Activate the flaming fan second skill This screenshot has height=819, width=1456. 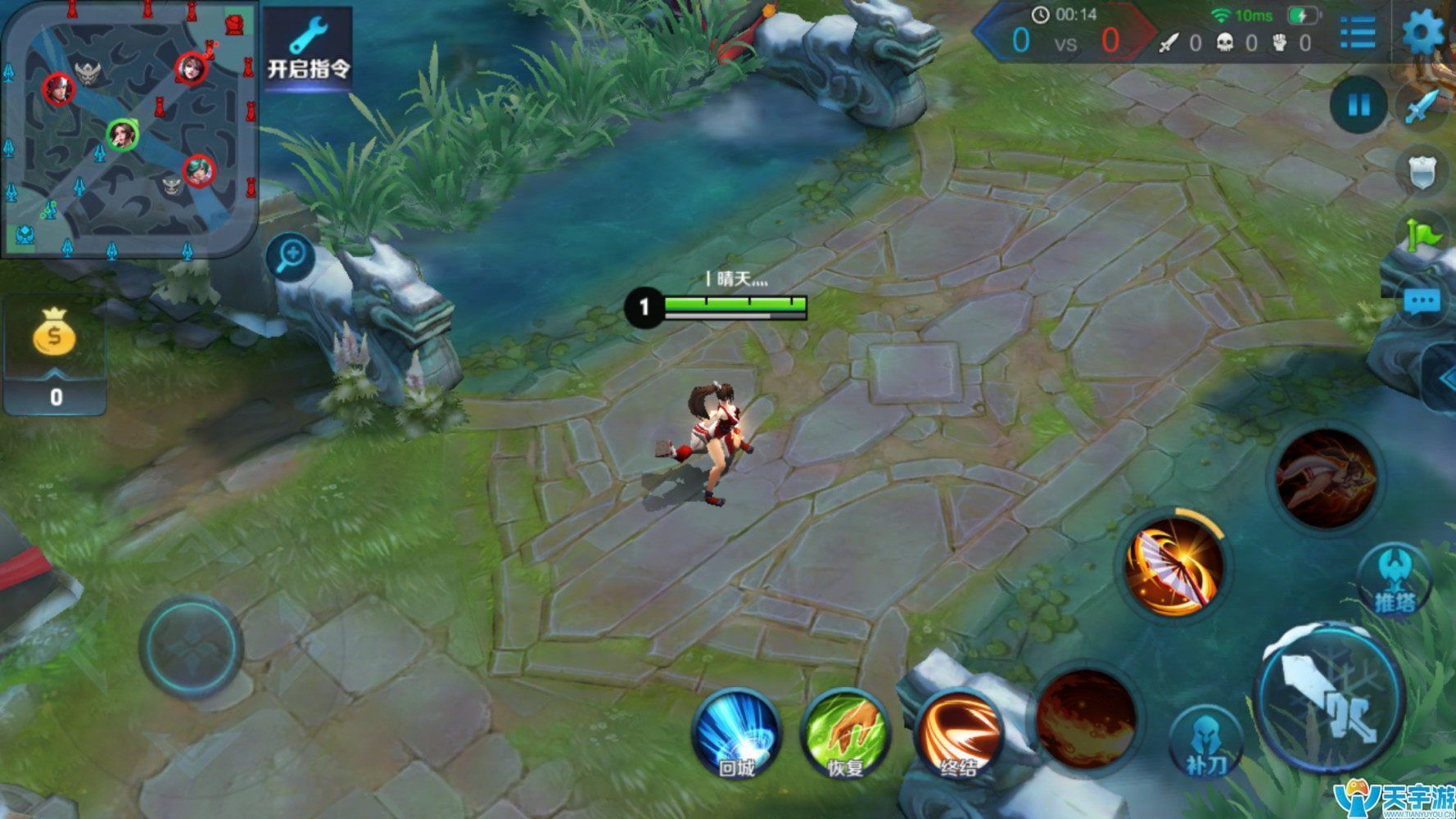(x=1174, y=565)
